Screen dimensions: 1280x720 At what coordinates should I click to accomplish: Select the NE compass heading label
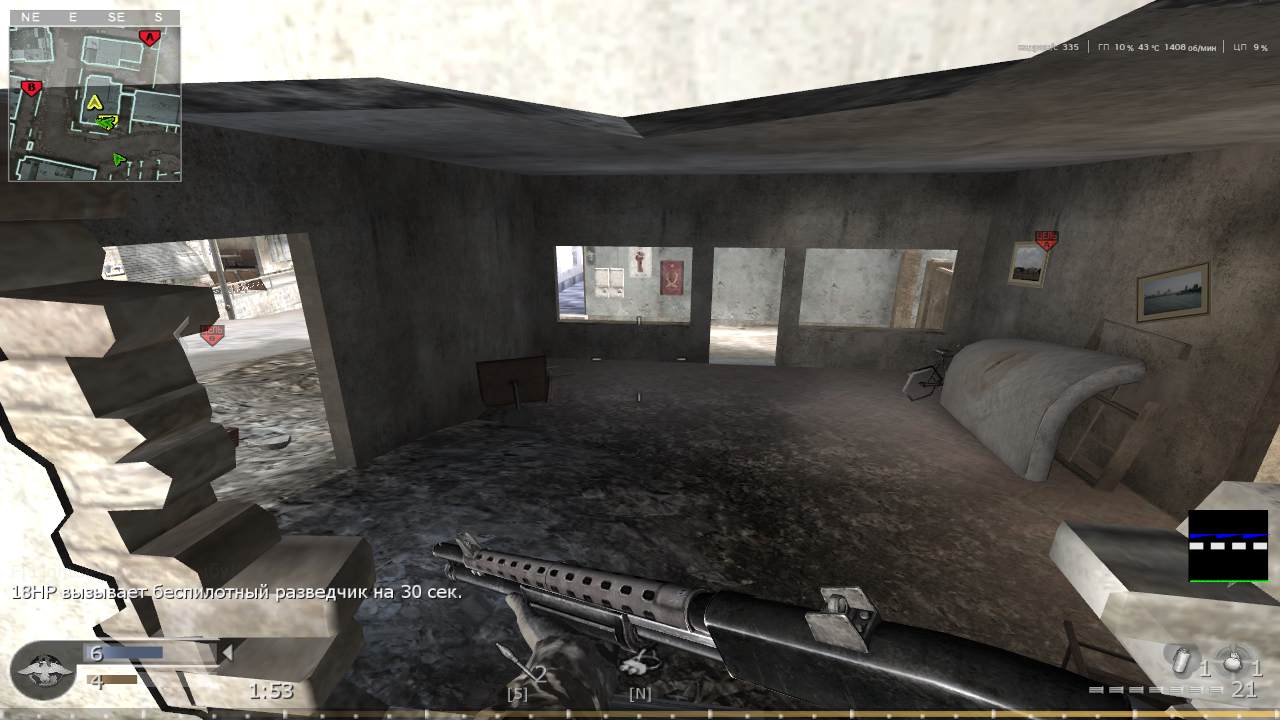[29, 17]
